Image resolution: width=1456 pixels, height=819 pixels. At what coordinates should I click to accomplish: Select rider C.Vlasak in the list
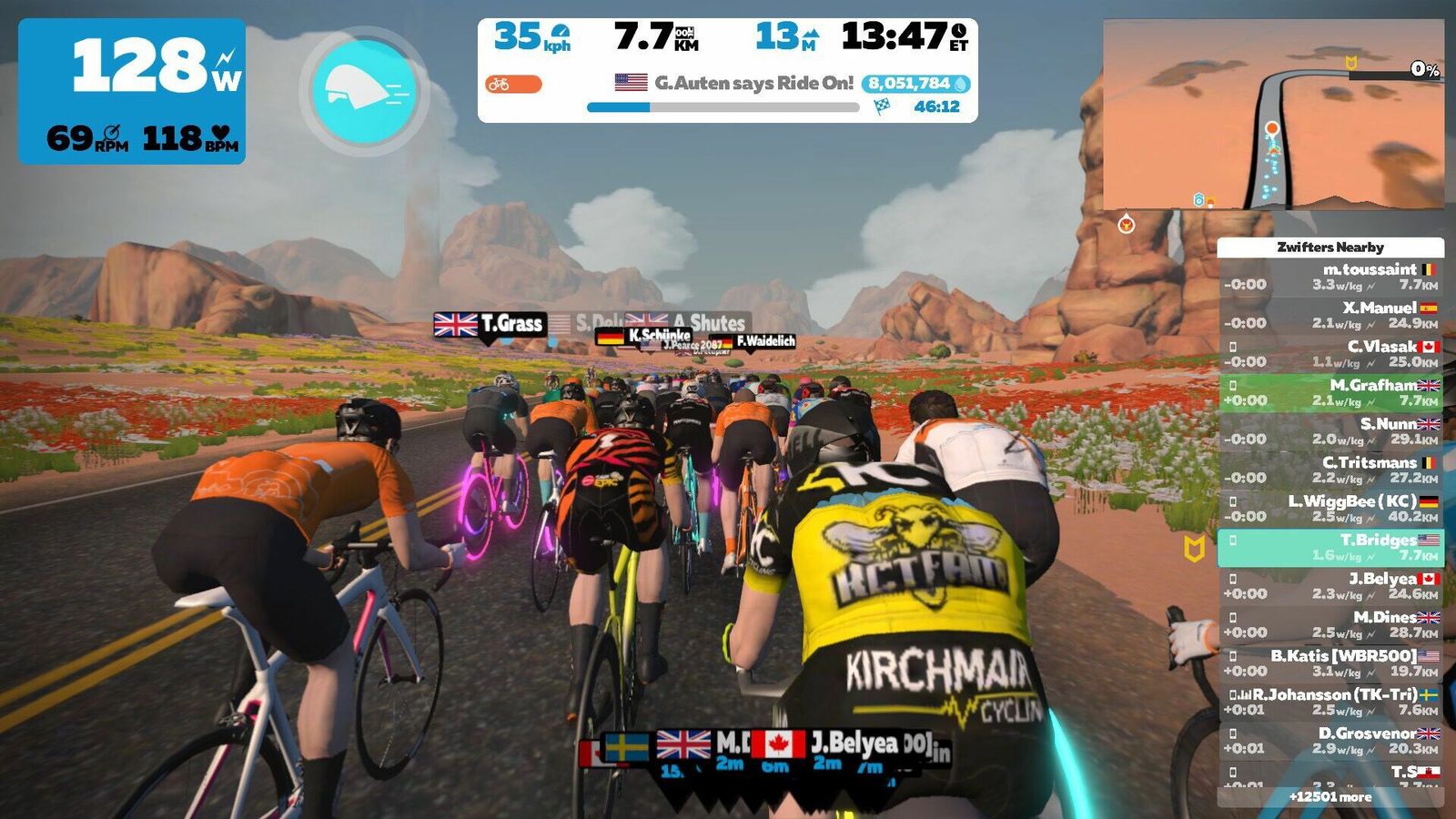1330,354
